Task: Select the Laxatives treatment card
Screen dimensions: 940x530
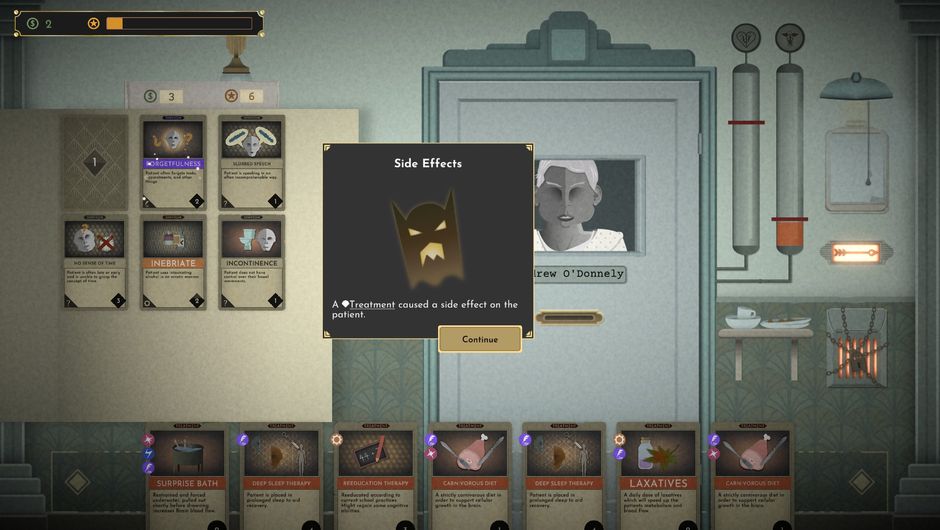Action: pos(656,477)
